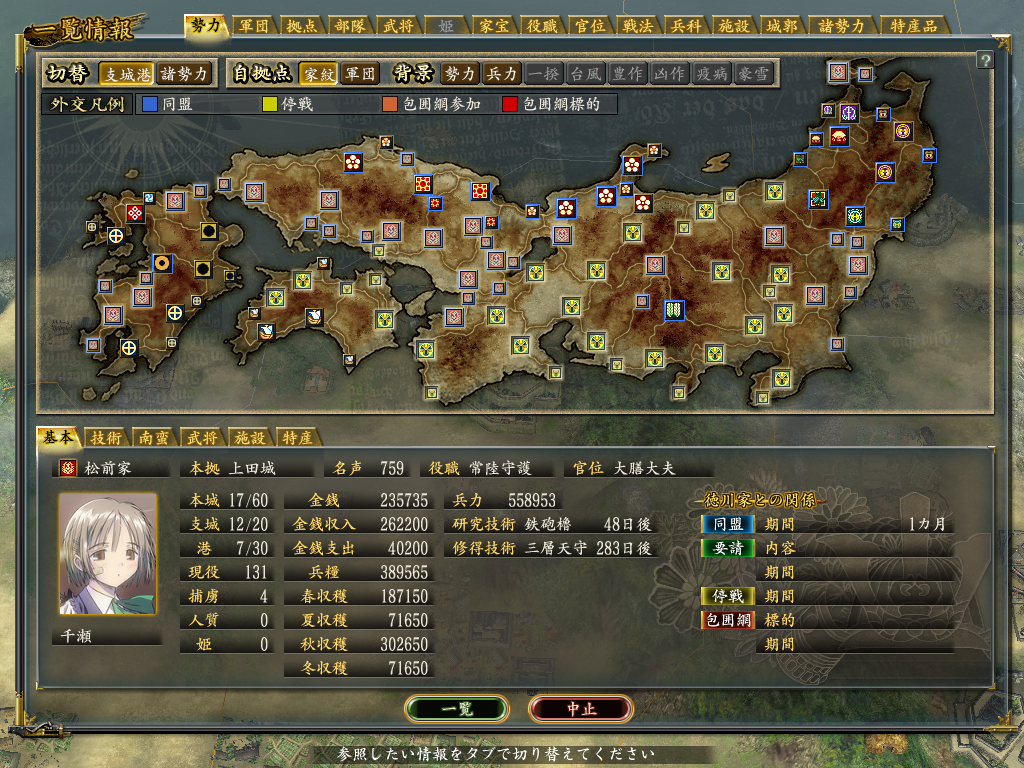Choose the 勢力 background option
The height and width of the screenshot is (768, 1024).
tap(460, 73)
